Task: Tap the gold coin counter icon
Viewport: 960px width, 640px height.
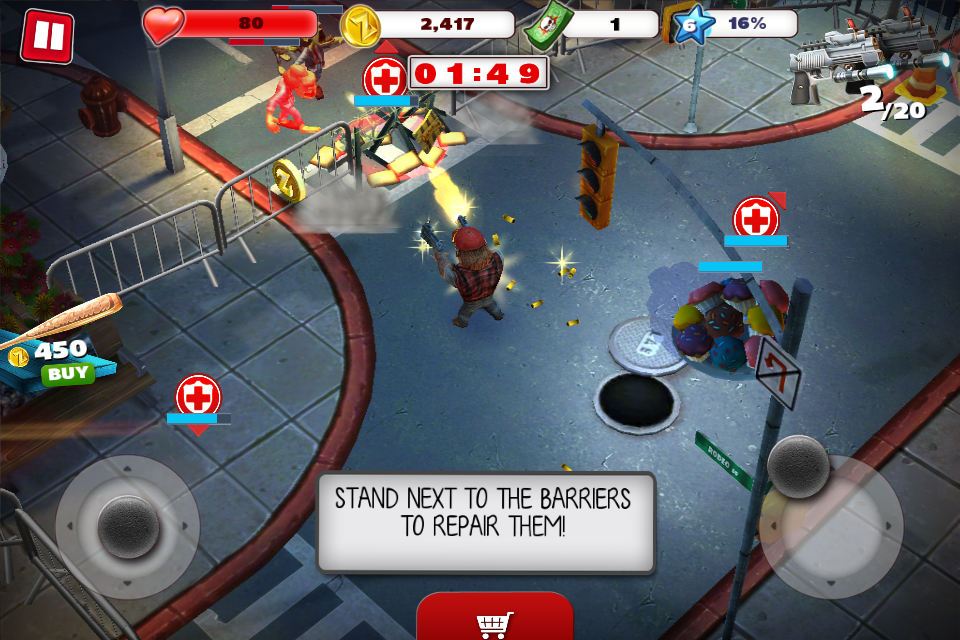Action: [360, 25]
